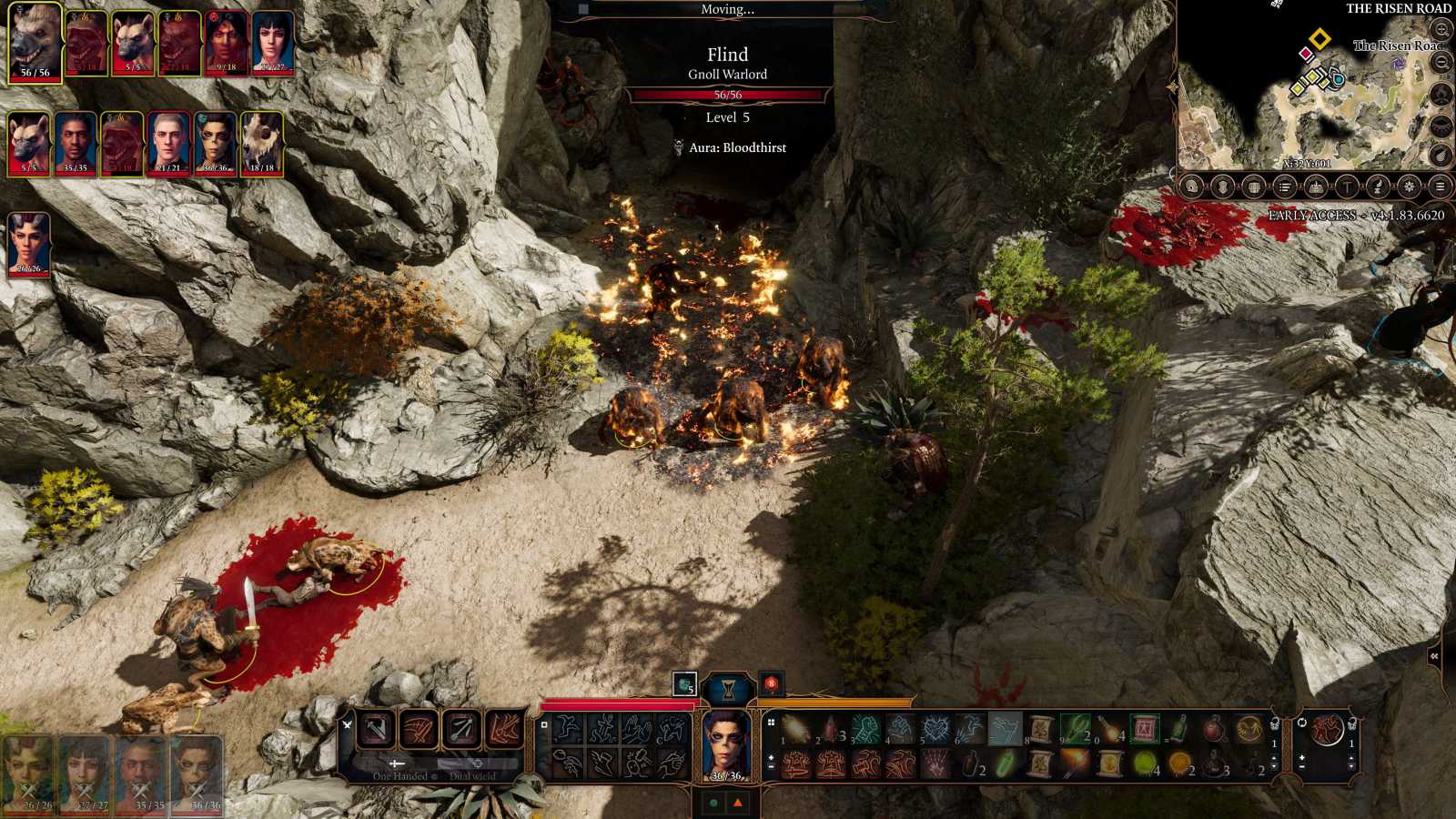Open the Risen Road minimap

point(1310,91)
